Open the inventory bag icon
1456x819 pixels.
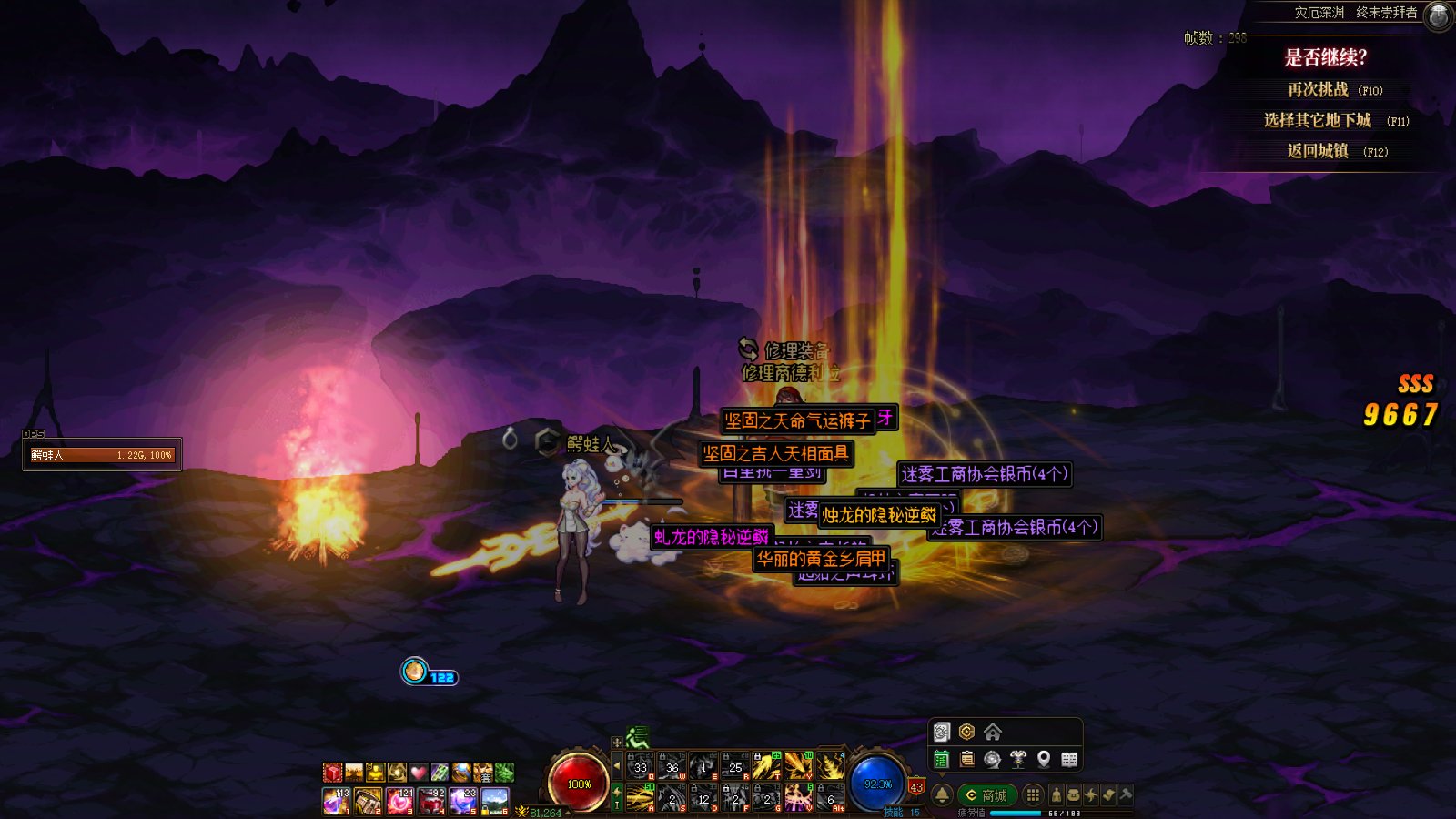click(x=1074, y=795)
